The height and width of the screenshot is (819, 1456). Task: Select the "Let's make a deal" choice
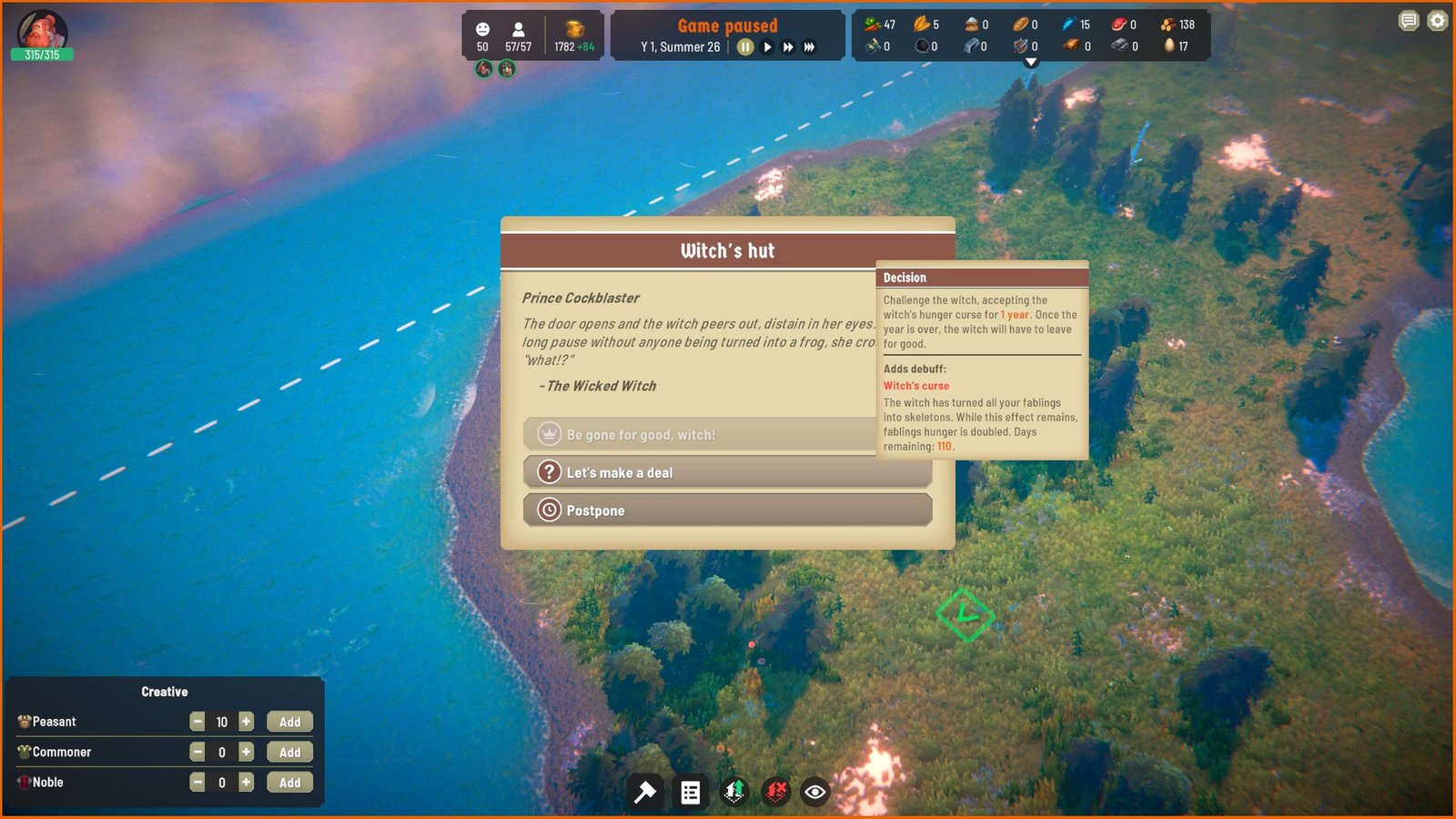click(x=727, y=473)
